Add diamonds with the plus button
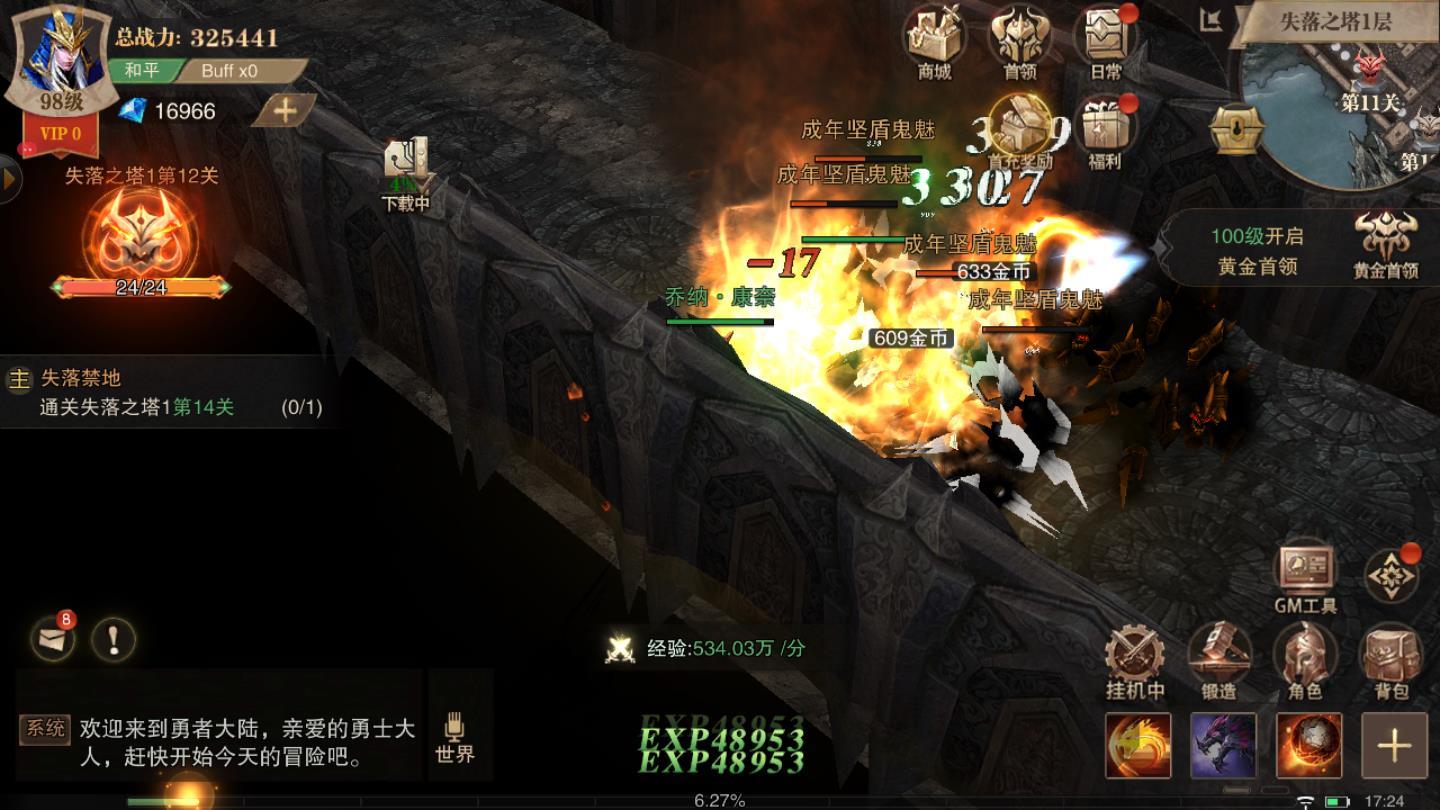This screenshot has width=1440, height=810. [x=284, y=111]
